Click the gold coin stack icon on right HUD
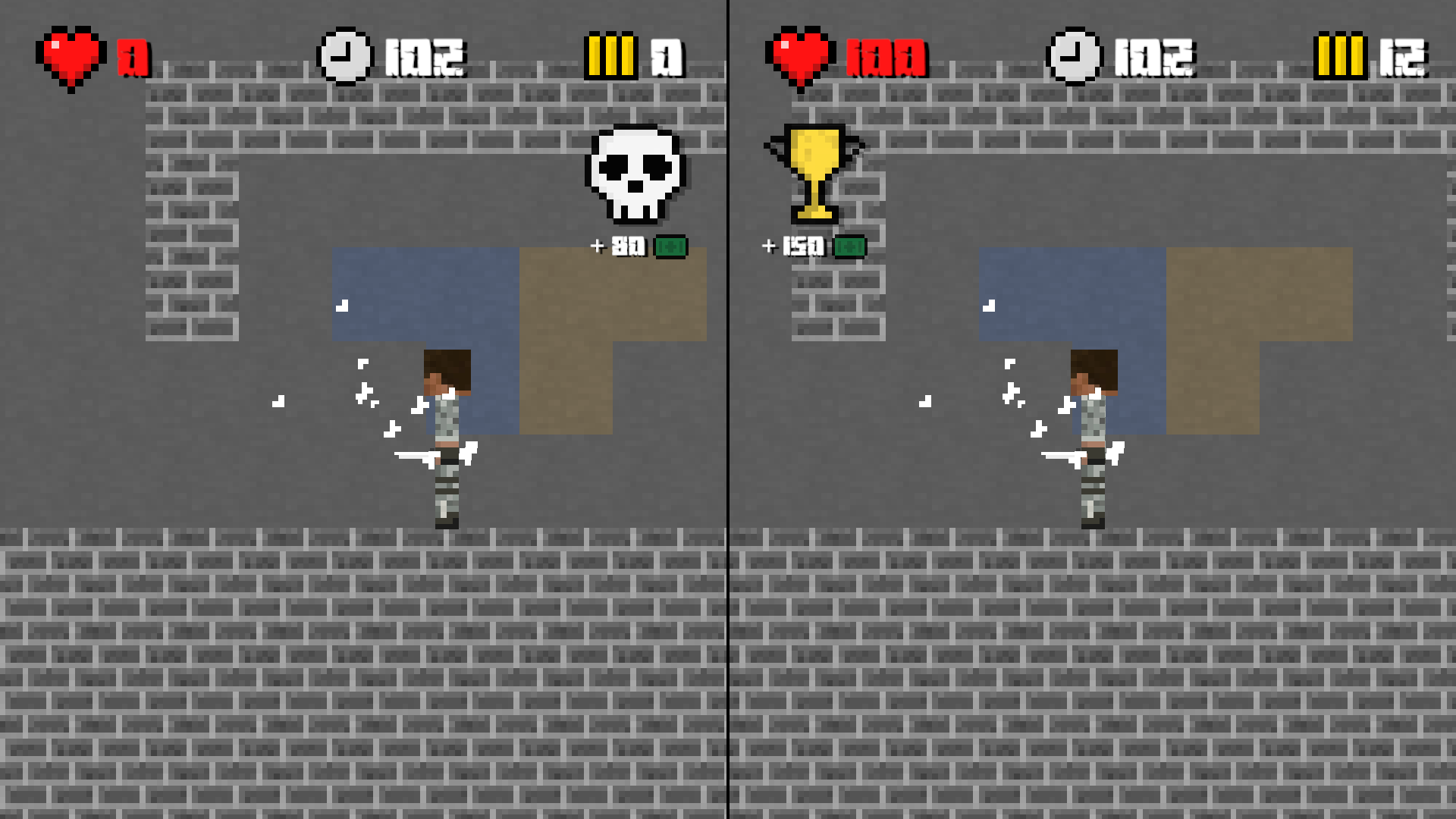This screenshot has width=1456, height=819. [x=1342, y=55]
